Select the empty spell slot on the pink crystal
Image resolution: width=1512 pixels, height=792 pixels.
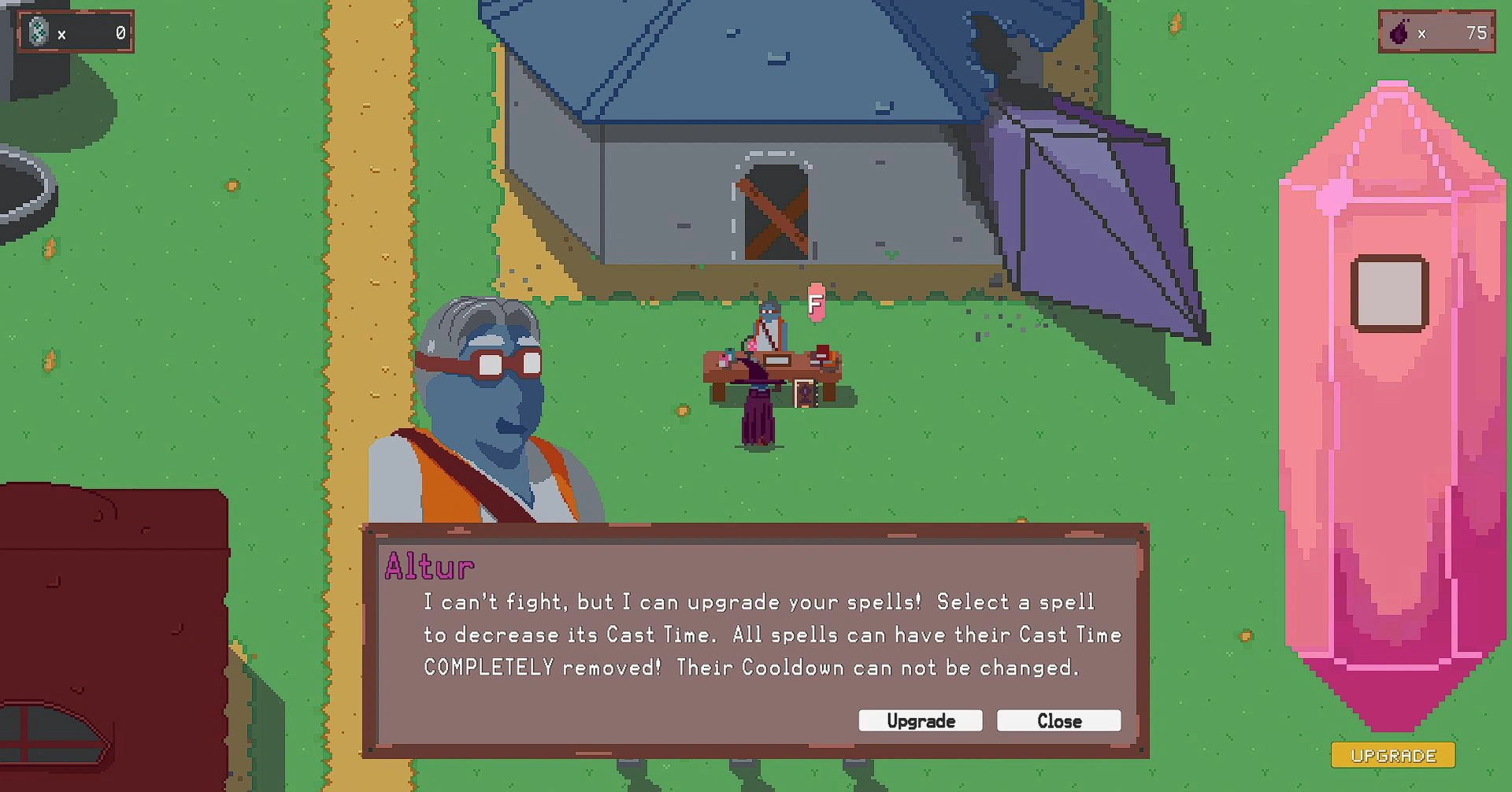click(x=1389, y=293)
